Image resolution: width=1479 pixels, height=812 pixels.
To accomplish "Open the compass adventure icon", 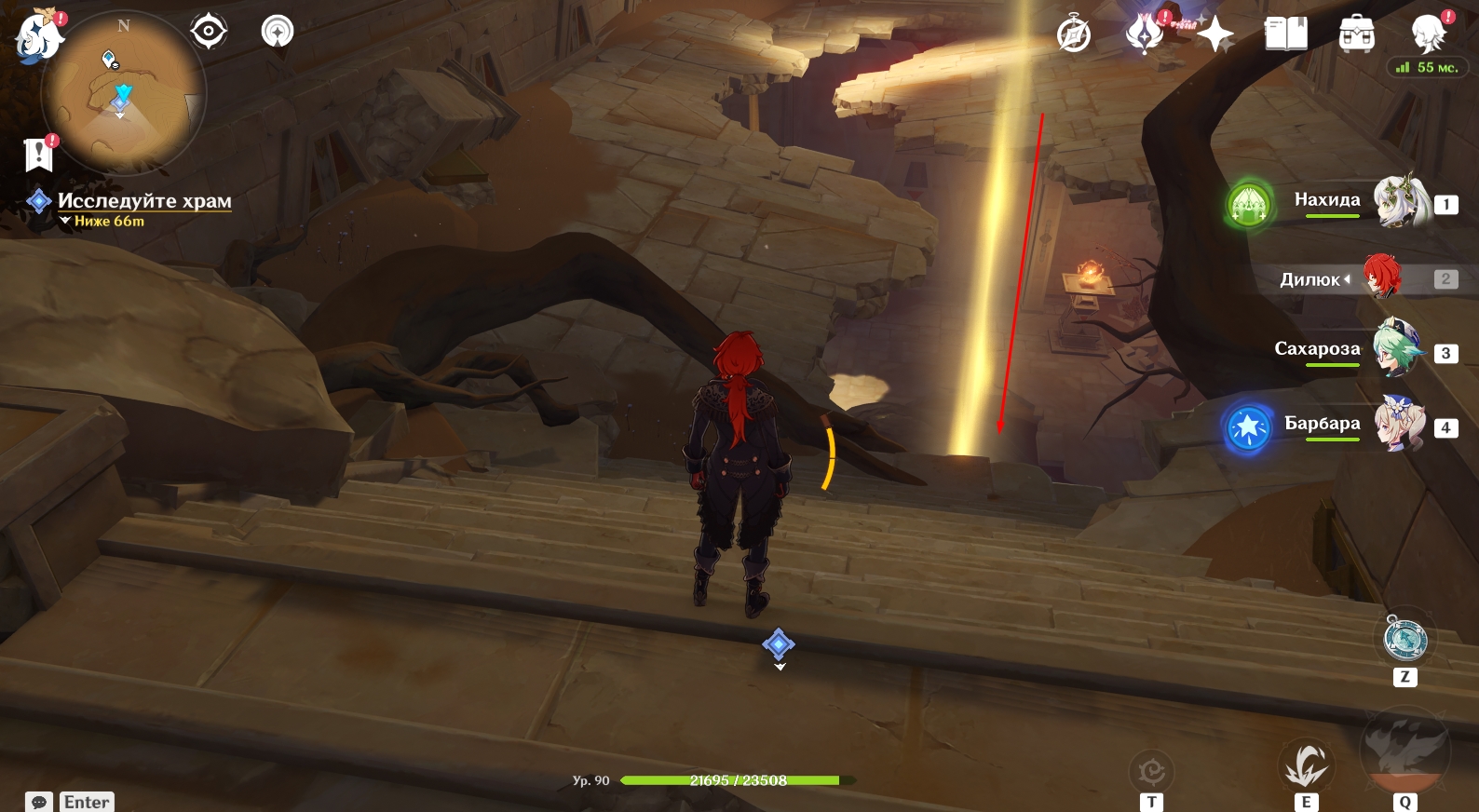I will (x=1074, y=35).
